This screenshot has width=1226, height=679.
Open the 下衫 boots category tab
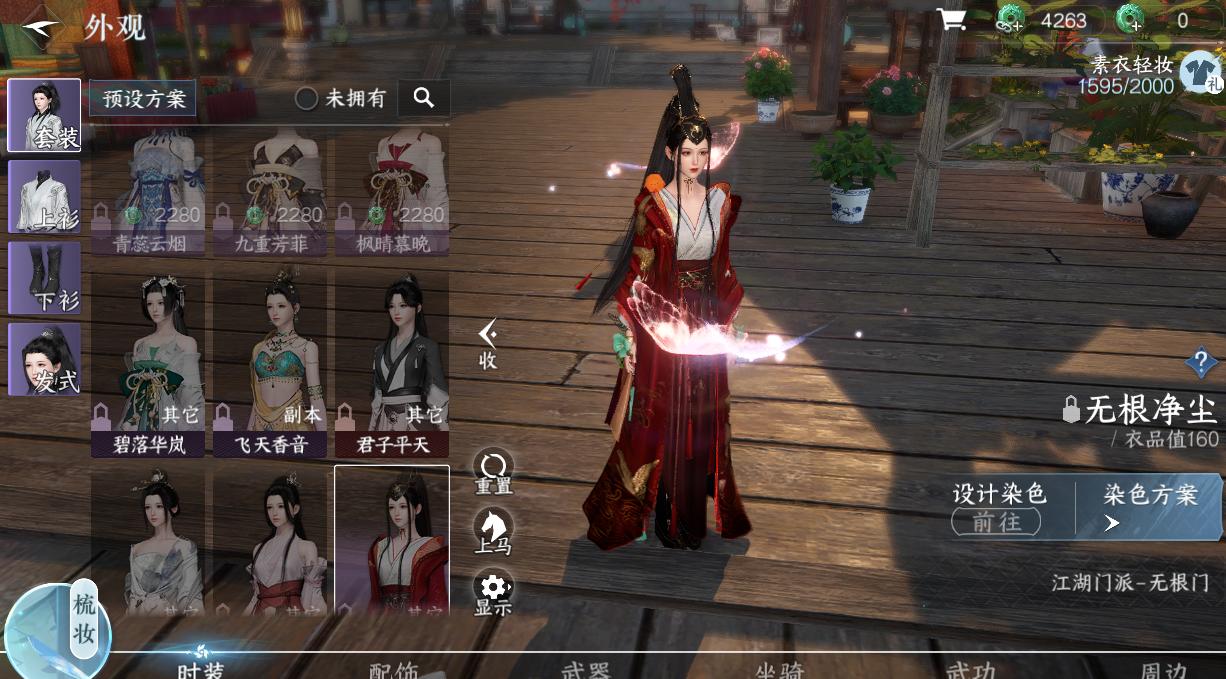coord(44,278)
